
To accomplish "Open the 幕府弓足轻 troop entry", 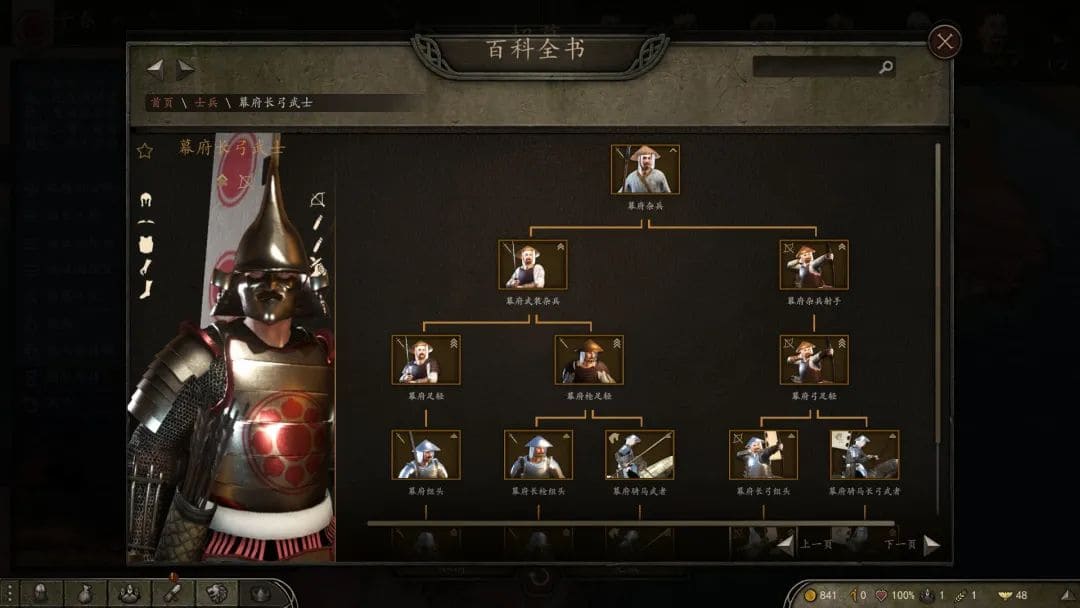I will (814, 360).
